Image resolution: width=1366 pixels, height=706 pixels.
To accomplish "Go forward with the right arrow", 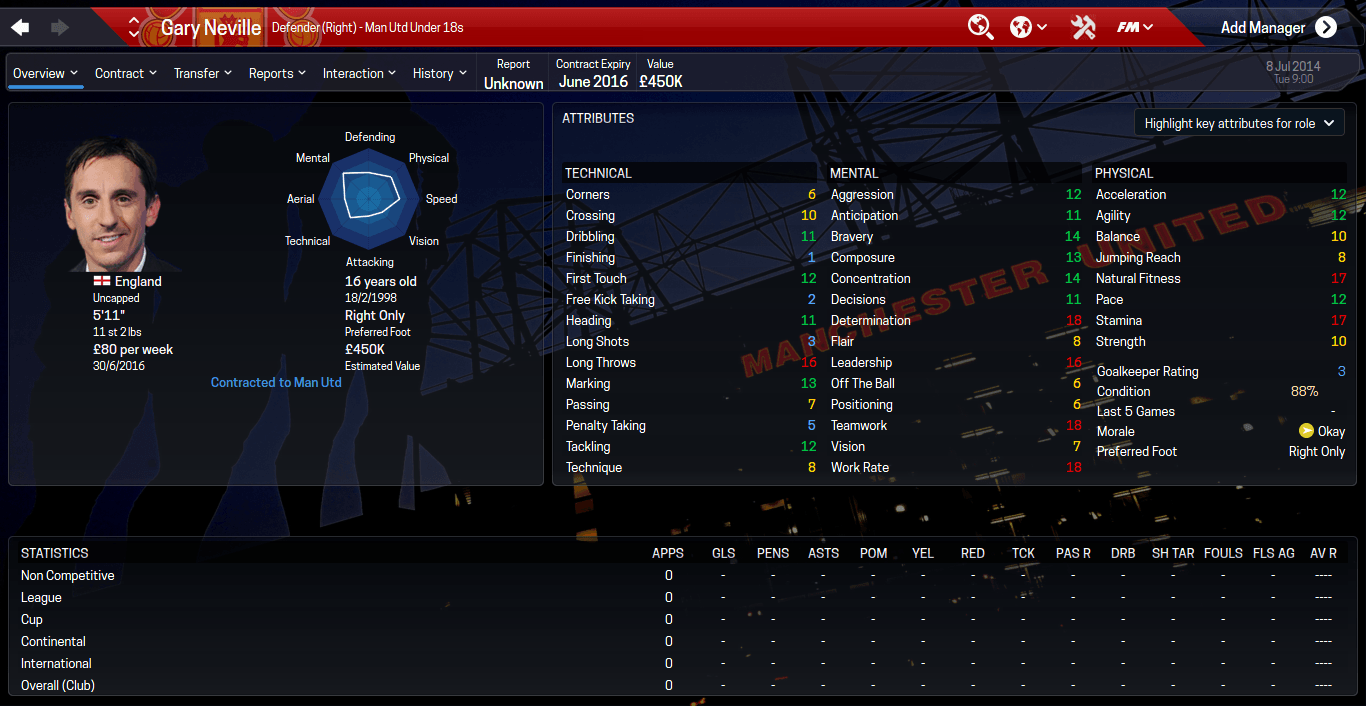I will [59, 27].
